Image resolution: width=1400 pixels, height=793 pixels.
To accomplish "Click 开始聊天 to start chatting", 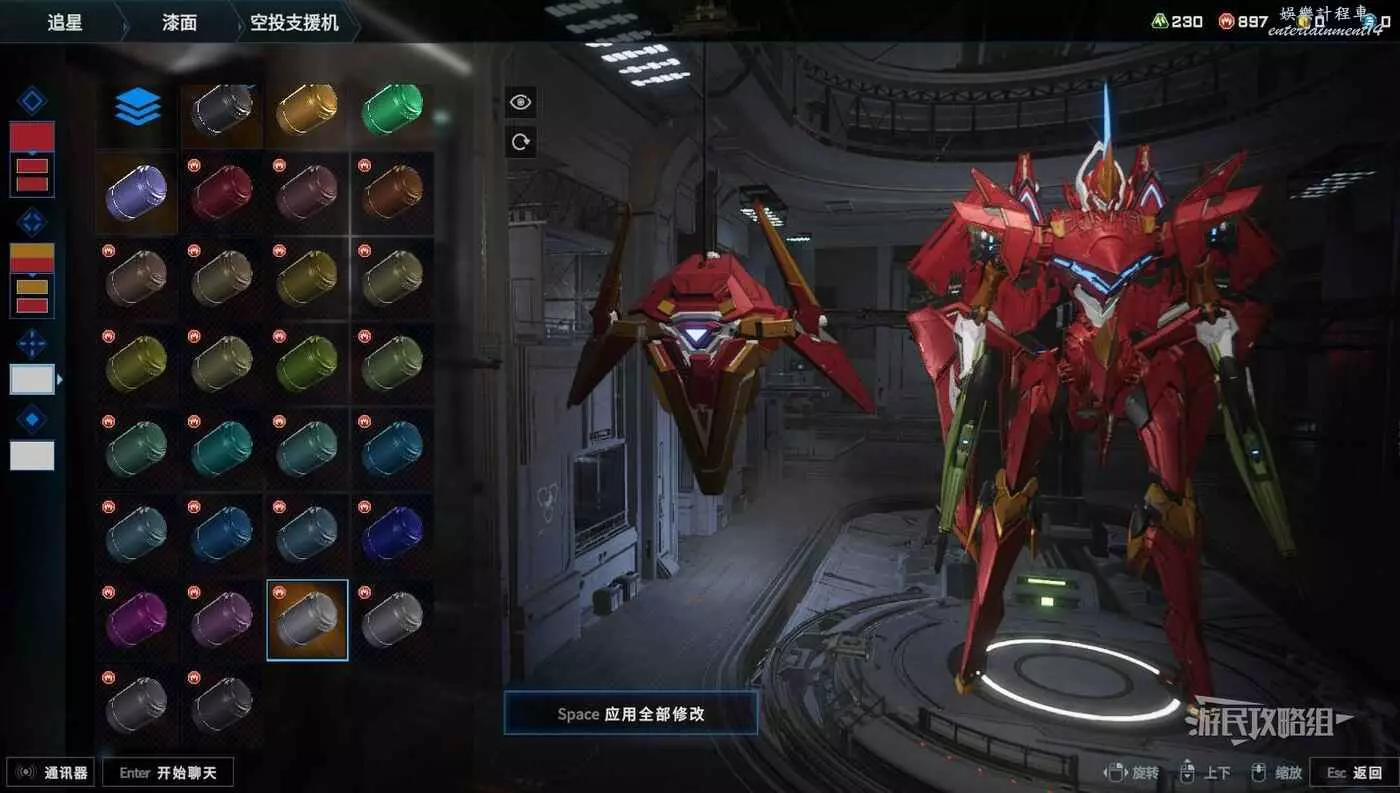I will tap(168, 772).
